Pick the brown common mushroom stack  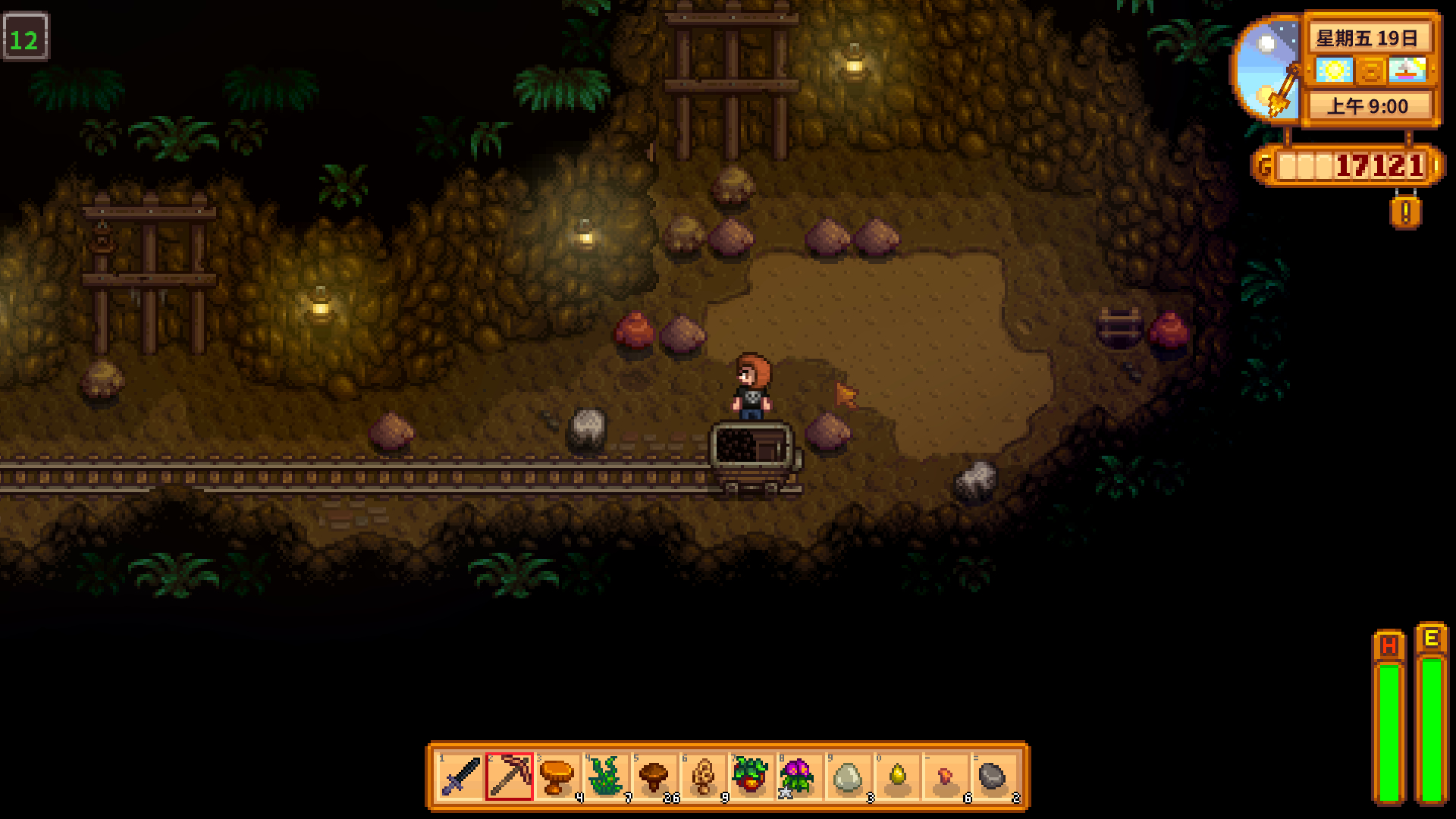pyautogui.click(x=654, y=777)
